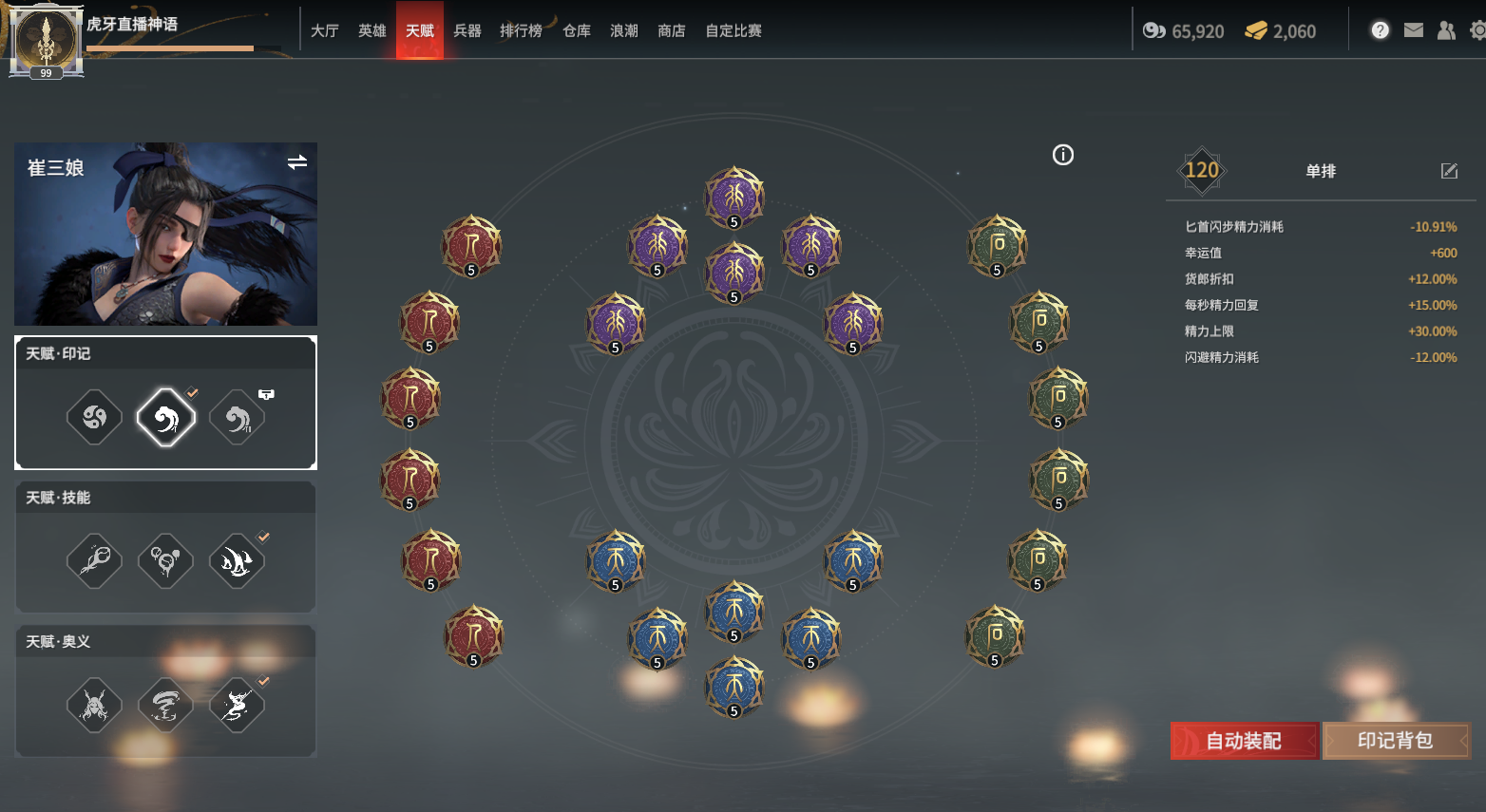This screenshot has width=1486, height=812.
Task: Click the 虎牙直播神语 player avatar
Action: [46, 40]
